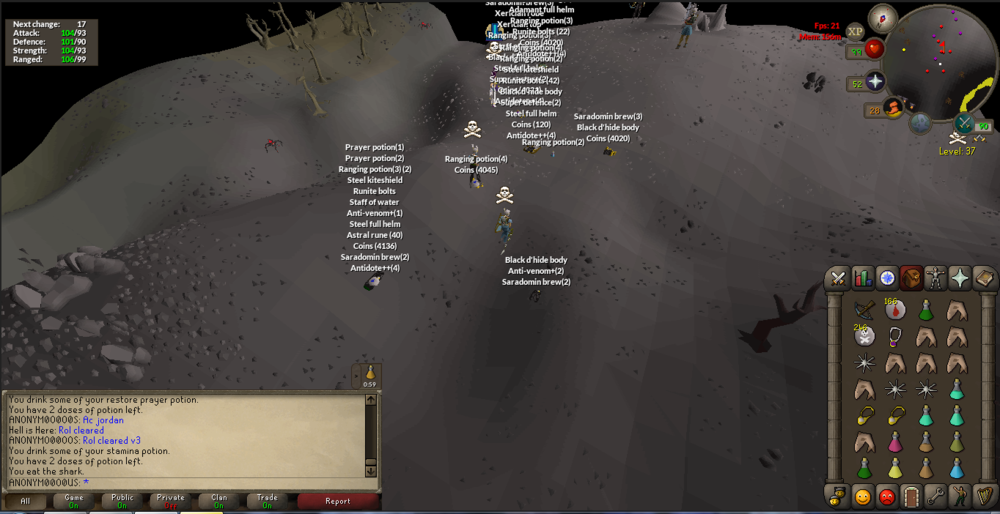Toggle run with the energy orb
1000x514 pixels.
[893, 107]
